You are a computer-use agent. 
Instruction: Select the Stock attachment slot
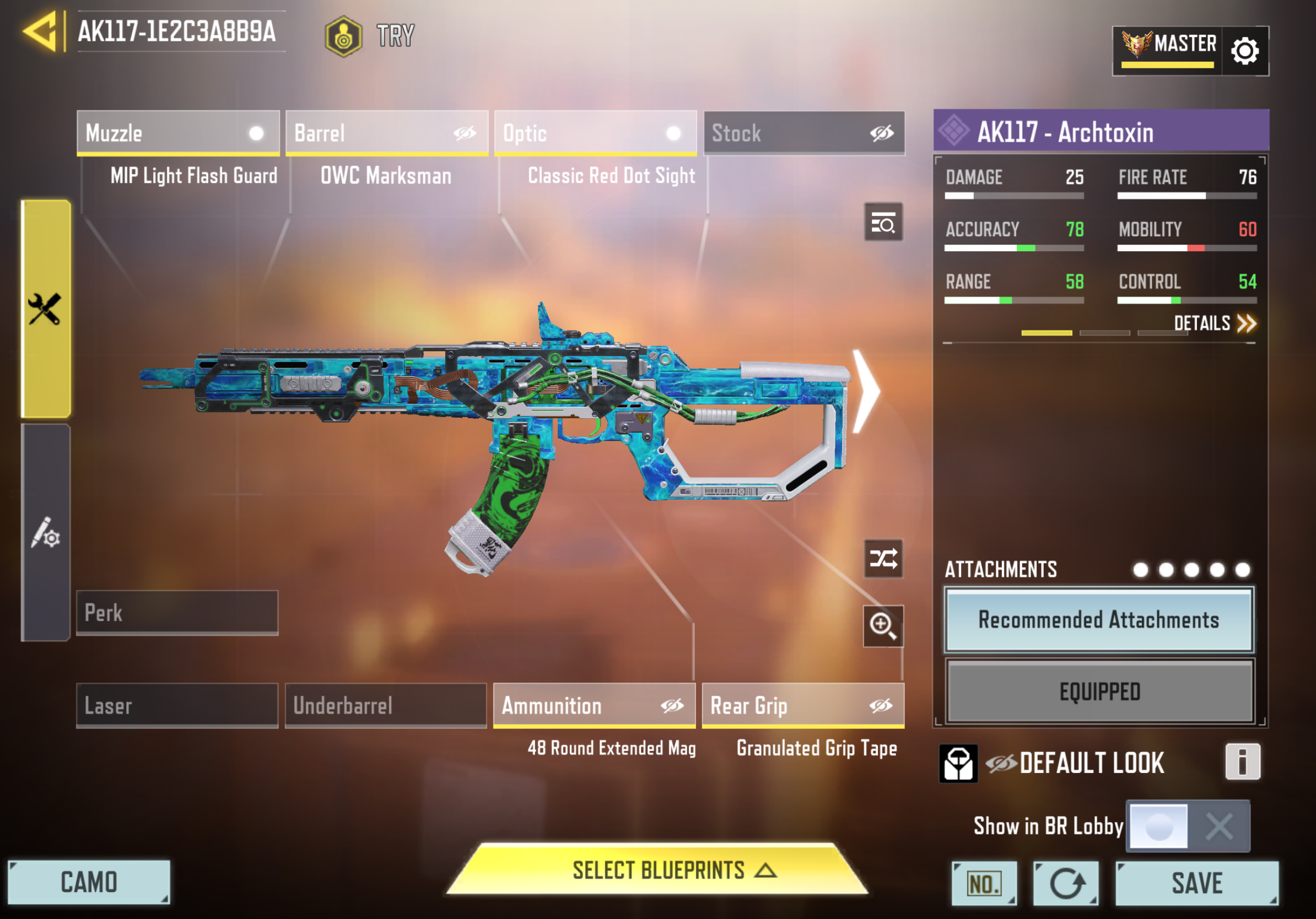pos(803,133)
